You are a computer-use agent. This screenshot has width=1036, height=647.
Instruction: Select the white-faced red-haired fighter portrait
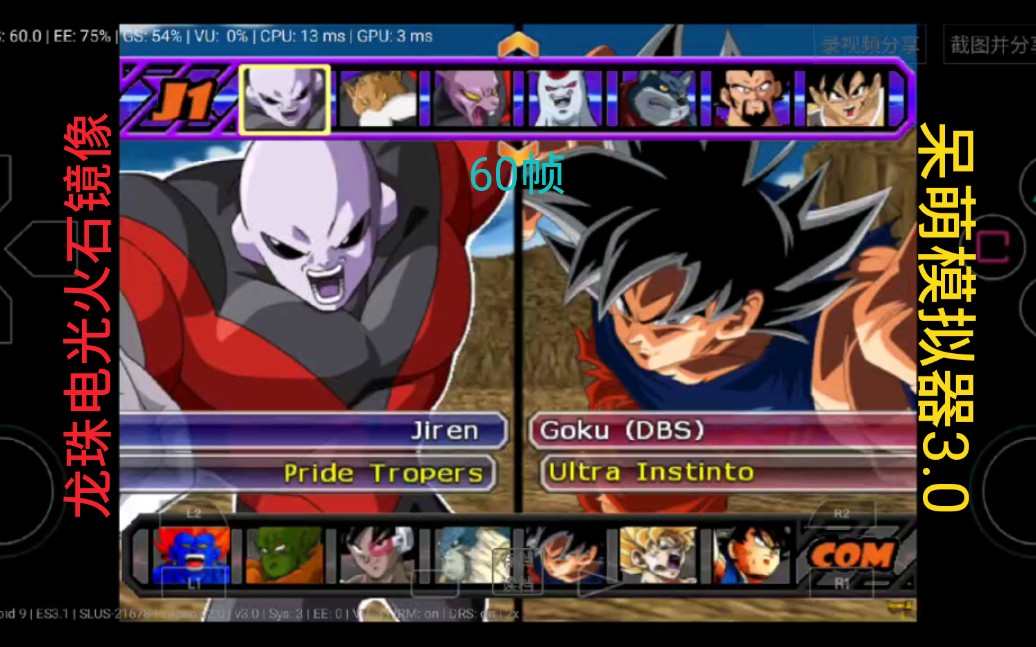[563, 99]
